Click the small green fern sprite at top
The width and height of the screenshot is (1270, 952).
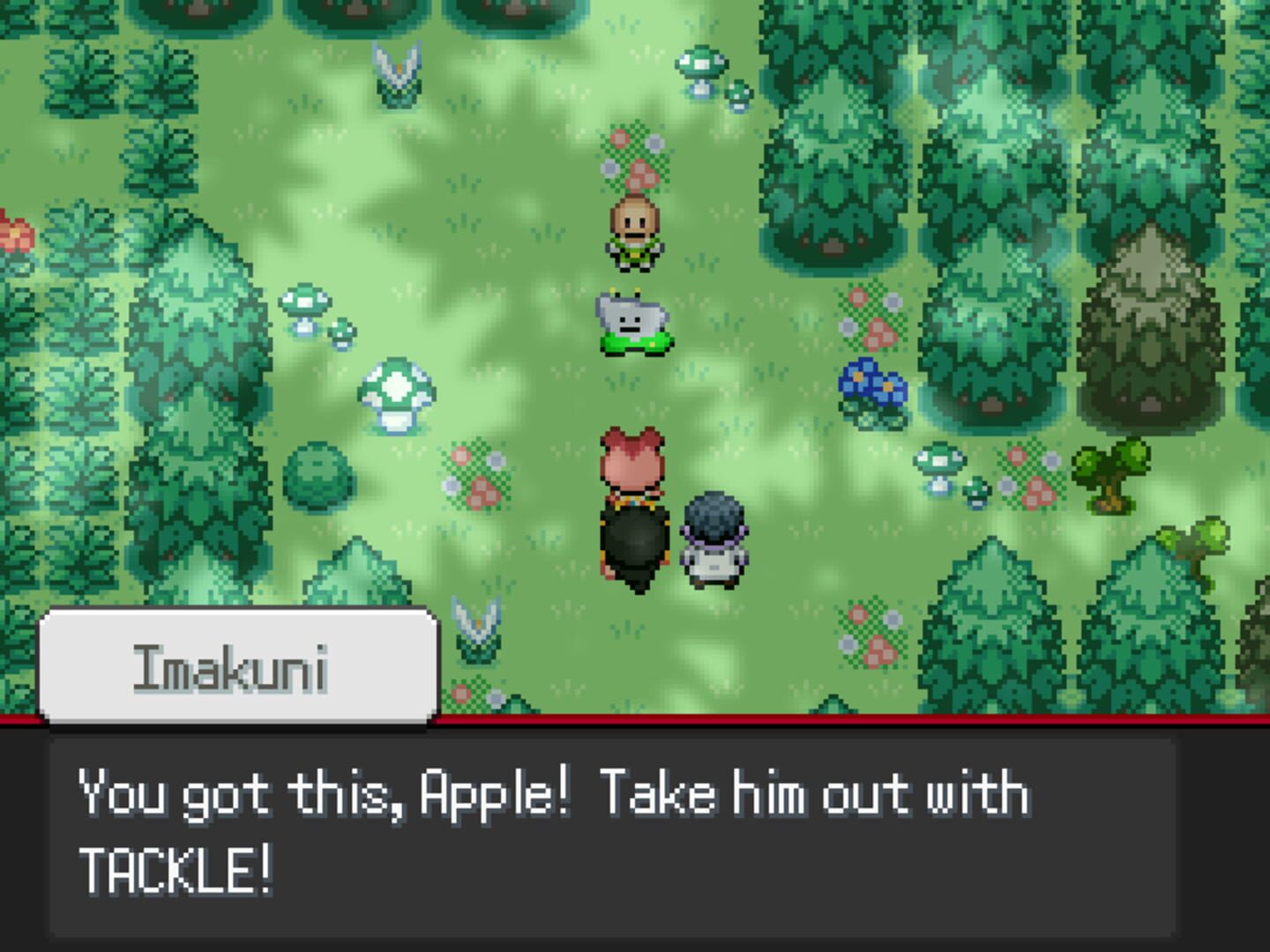(x=399, y=75)
